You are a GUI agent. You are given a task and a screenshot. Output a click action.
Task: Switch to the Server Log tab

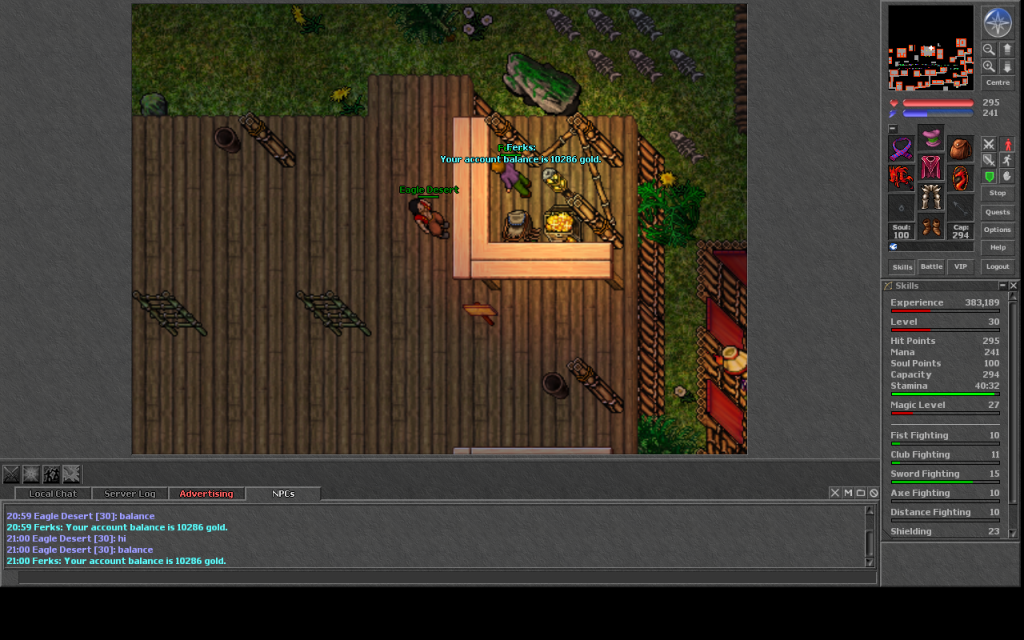[x=130, y=494]
